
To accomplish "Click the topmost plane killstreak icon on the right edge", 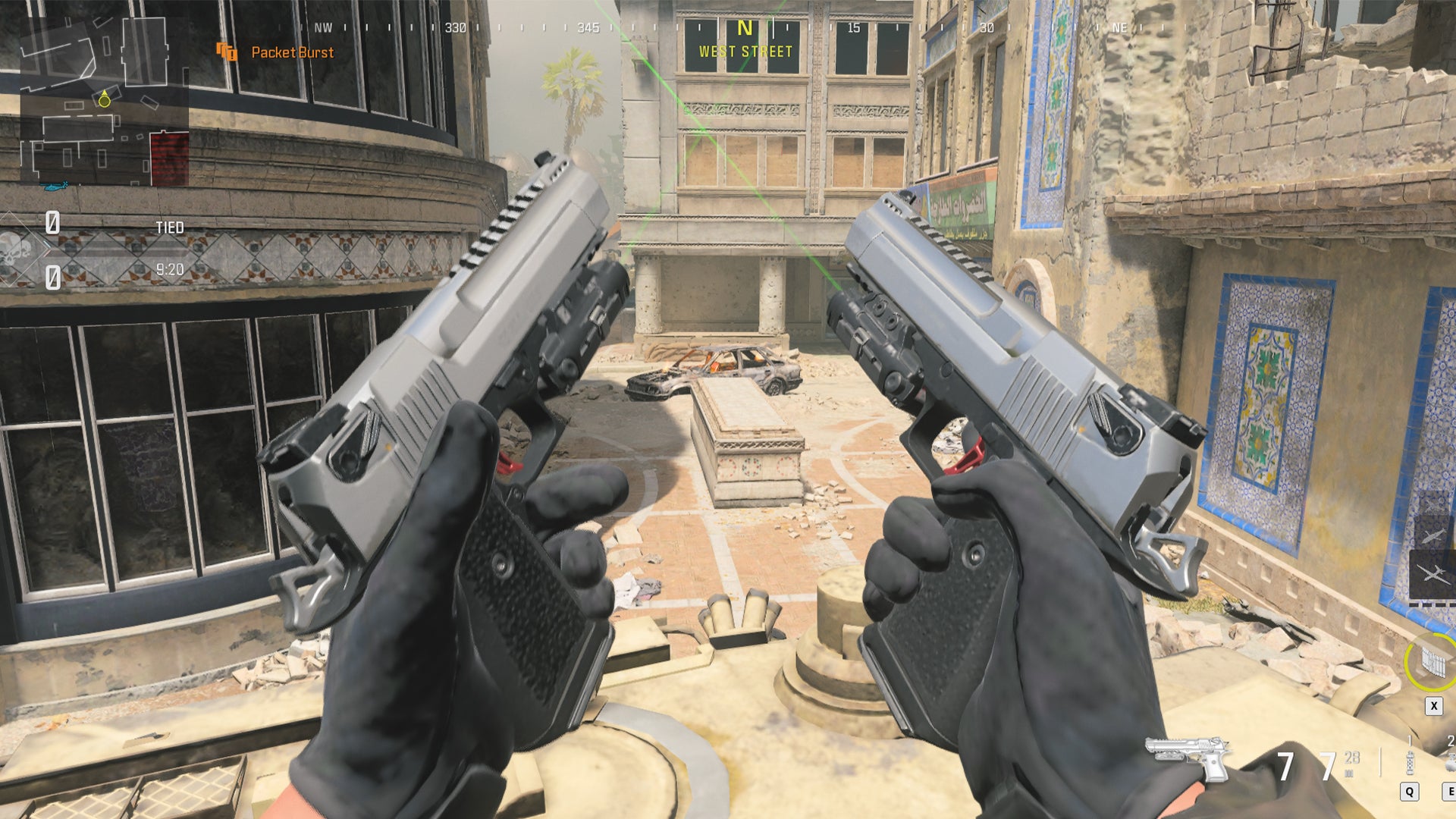I will point(1433,504).
